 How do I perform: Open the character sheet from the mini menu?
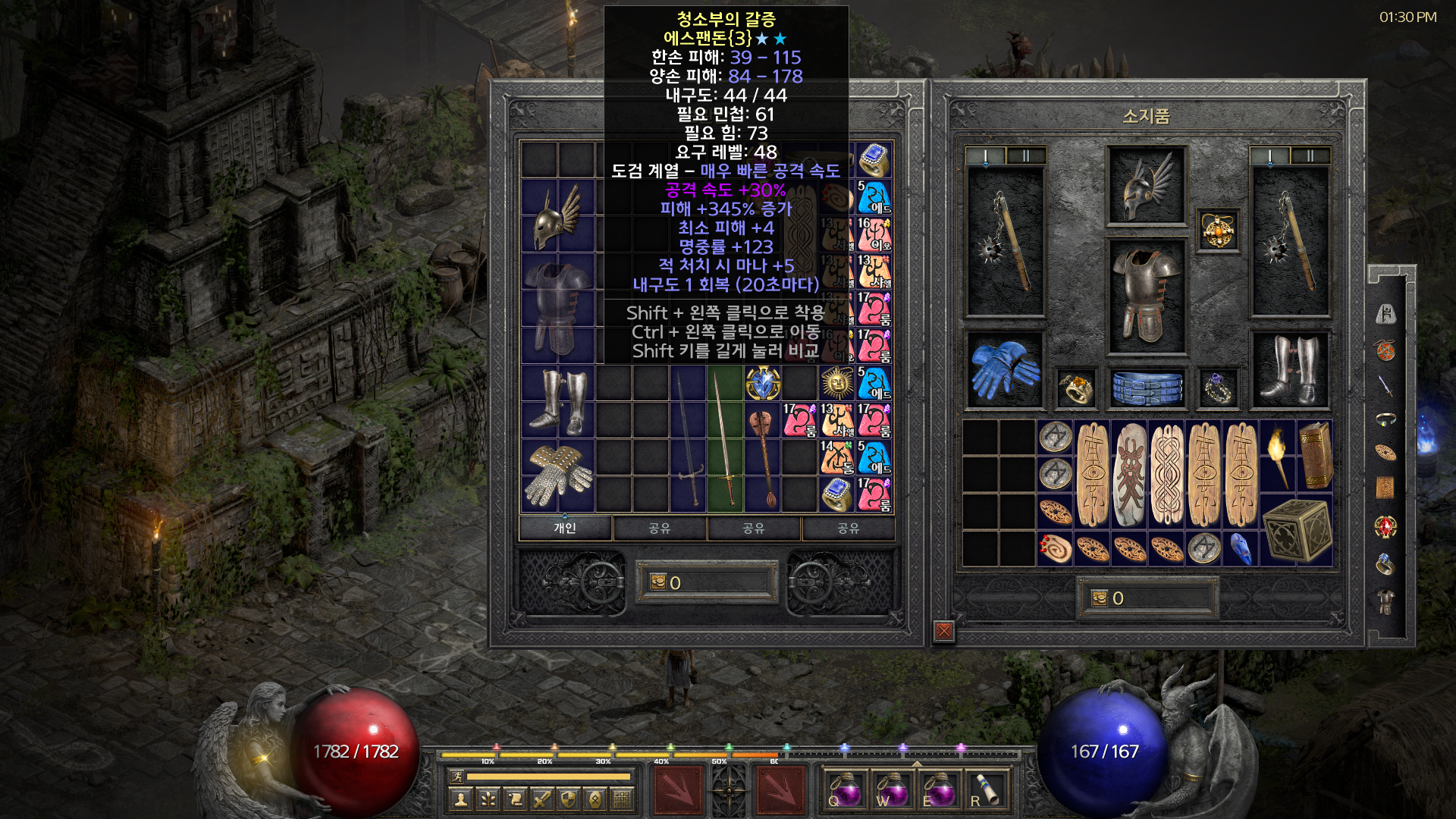460,799
